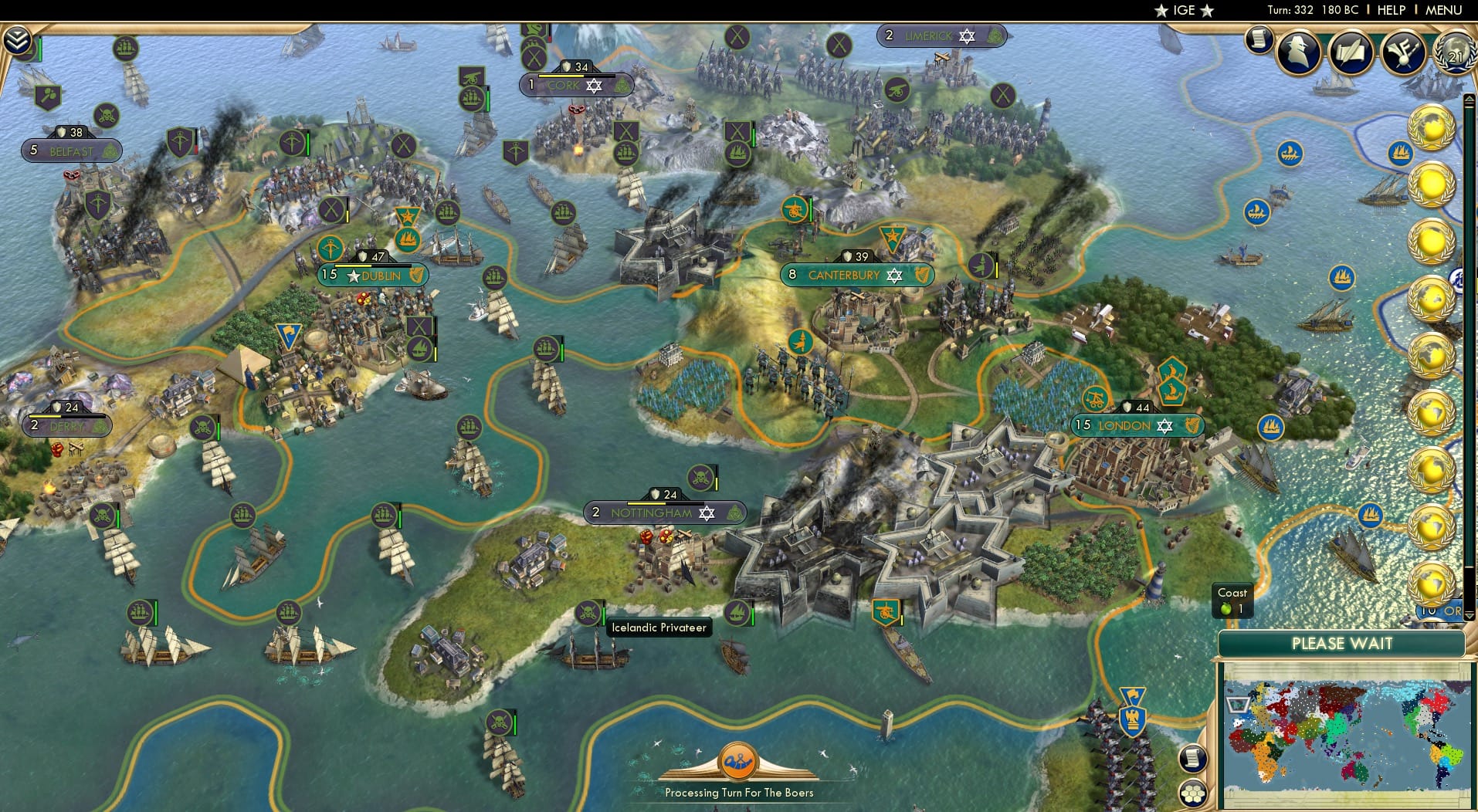Open the notification log scroll icon
The height and width of the screenshot is (812, 1478).
coord(1257,39)
